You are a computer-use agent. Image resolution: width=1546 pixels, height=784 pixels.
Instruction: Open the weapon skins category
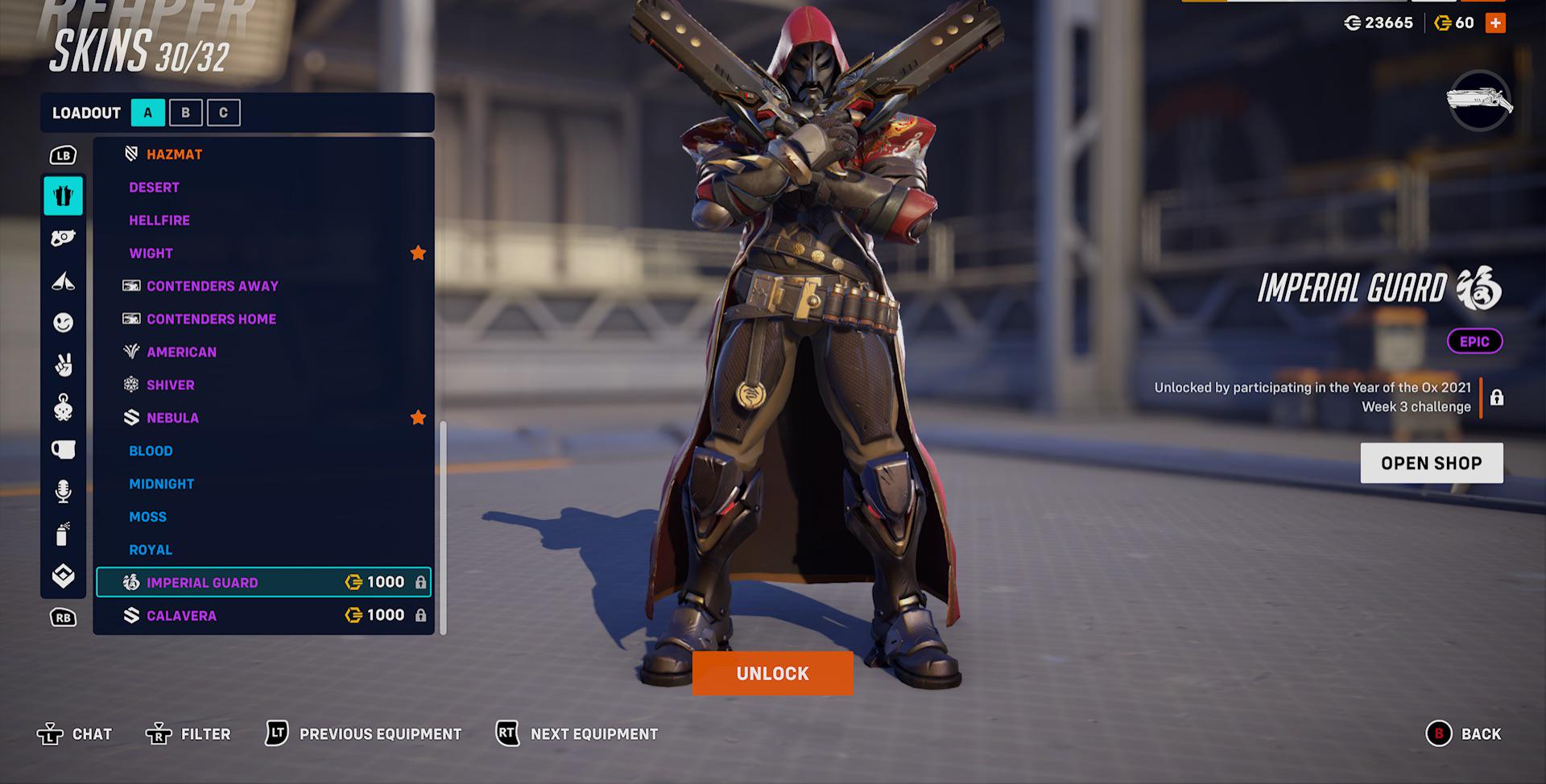click(x=63, y=237)
